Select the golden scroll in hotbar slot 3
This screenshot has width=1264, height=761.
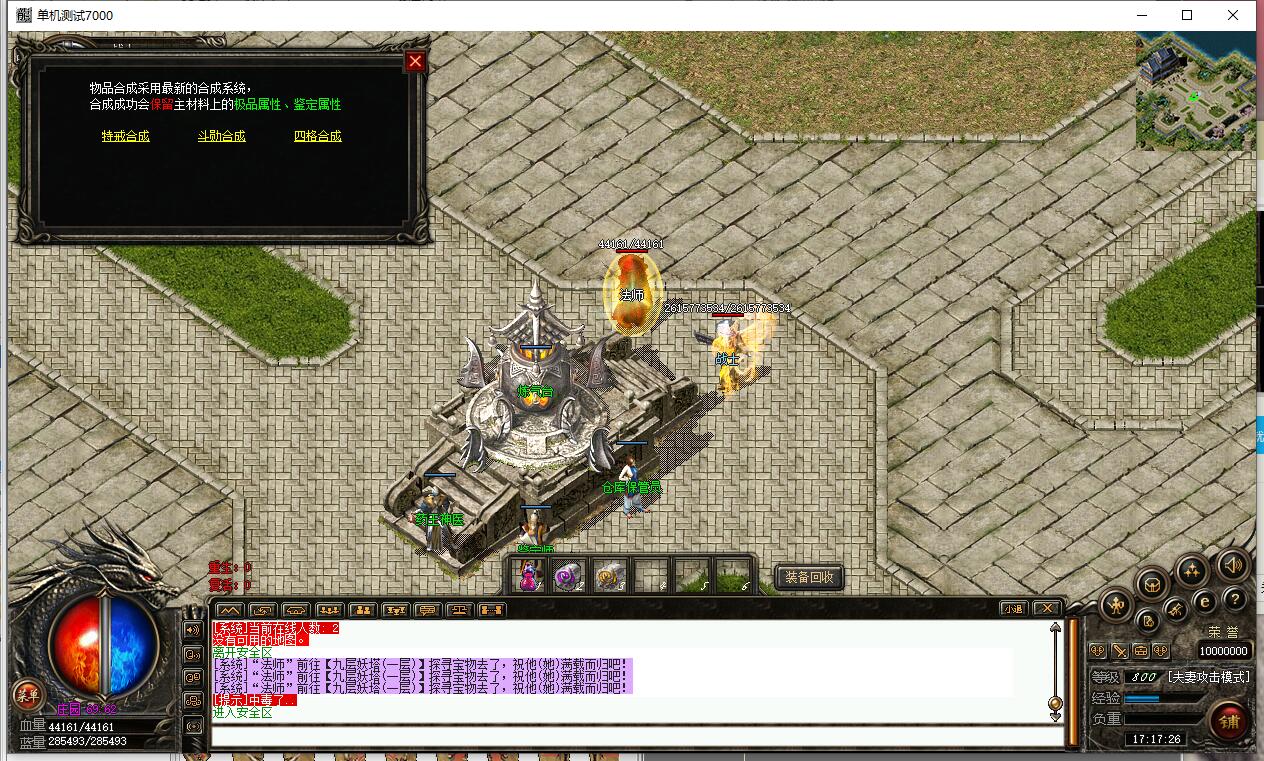coord(609,576)
